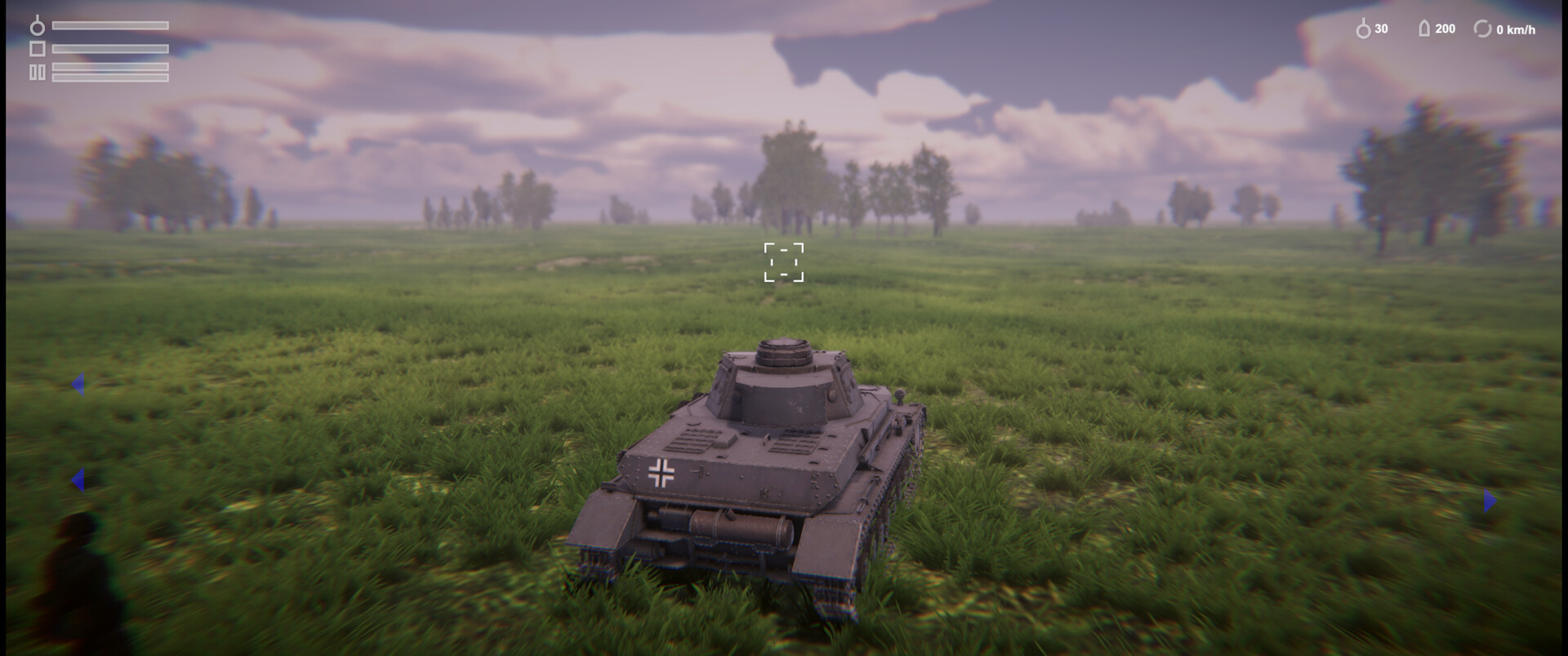Viewport: 1568px width, 656px height.
Task: Click the tracks status icon top-left
Action: tap(37, 72)
